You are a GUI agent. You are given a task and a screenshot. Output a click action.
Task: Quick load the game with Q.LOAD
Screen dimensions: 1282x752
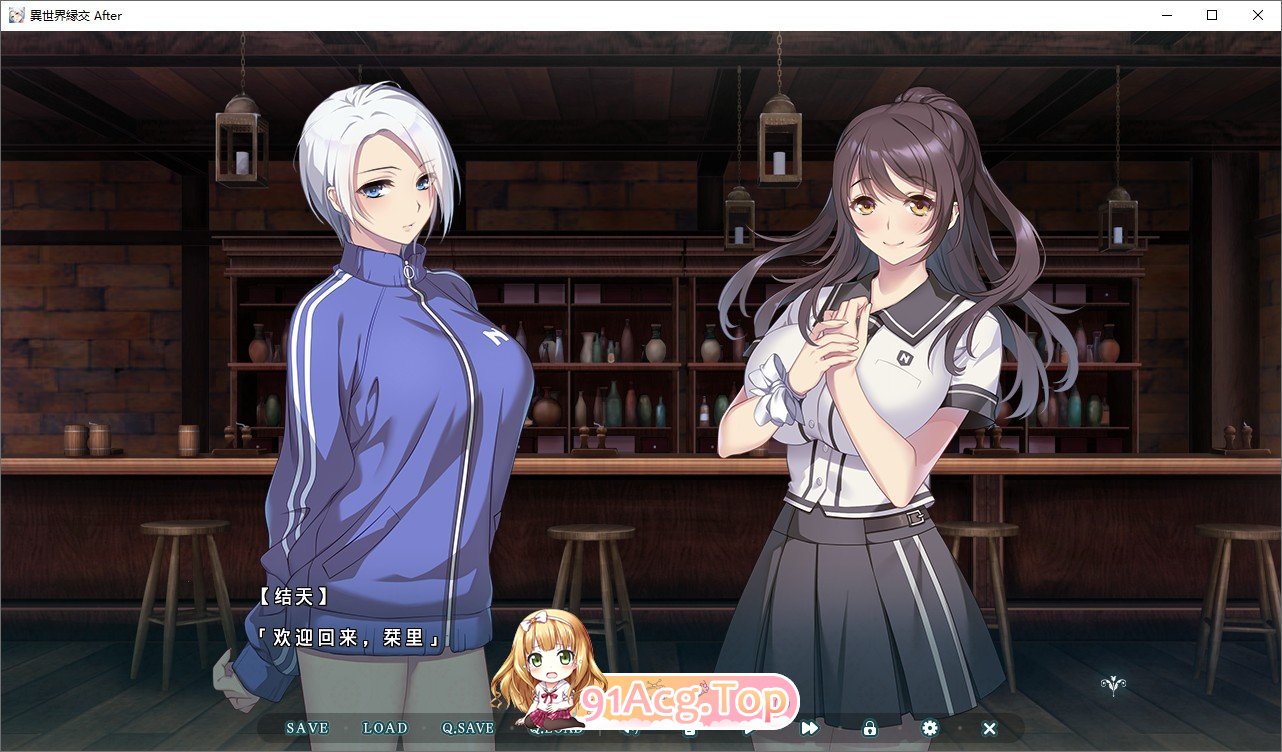[x=556, y=728]
